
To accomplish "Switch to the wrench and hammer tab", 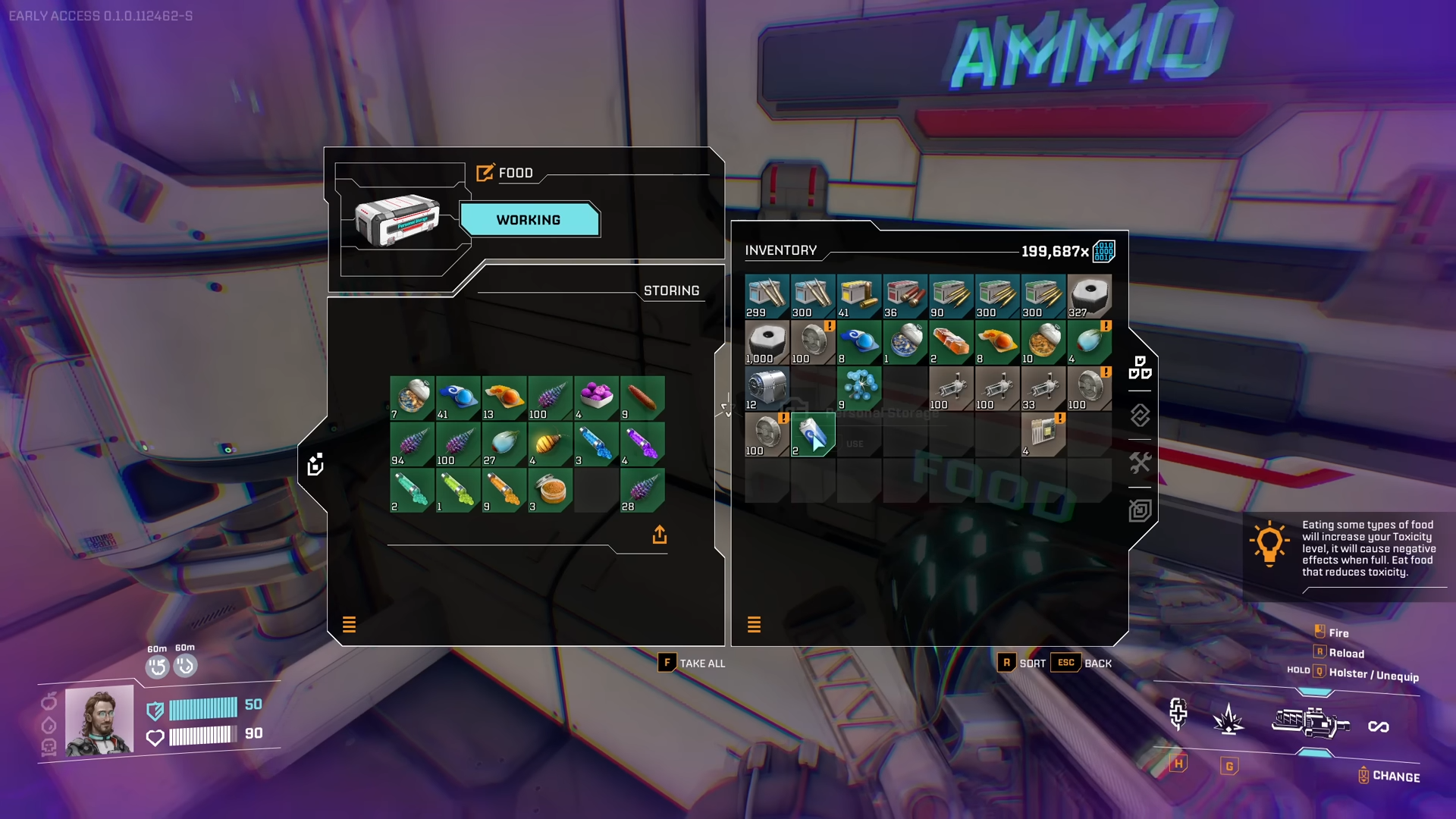I will 1140,463.
